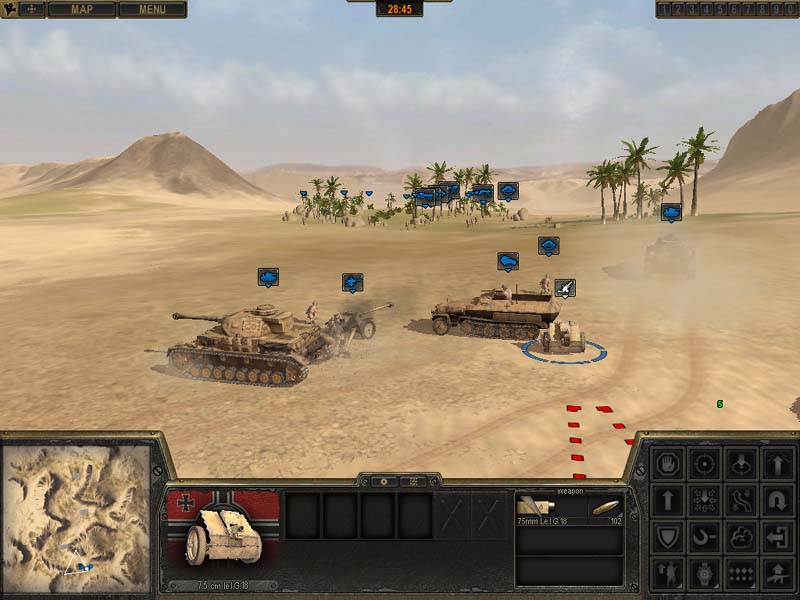Click the crosshair button beside MAP
Image resolution: width=800 pixels, height=600 pixels.
(31, 10)
